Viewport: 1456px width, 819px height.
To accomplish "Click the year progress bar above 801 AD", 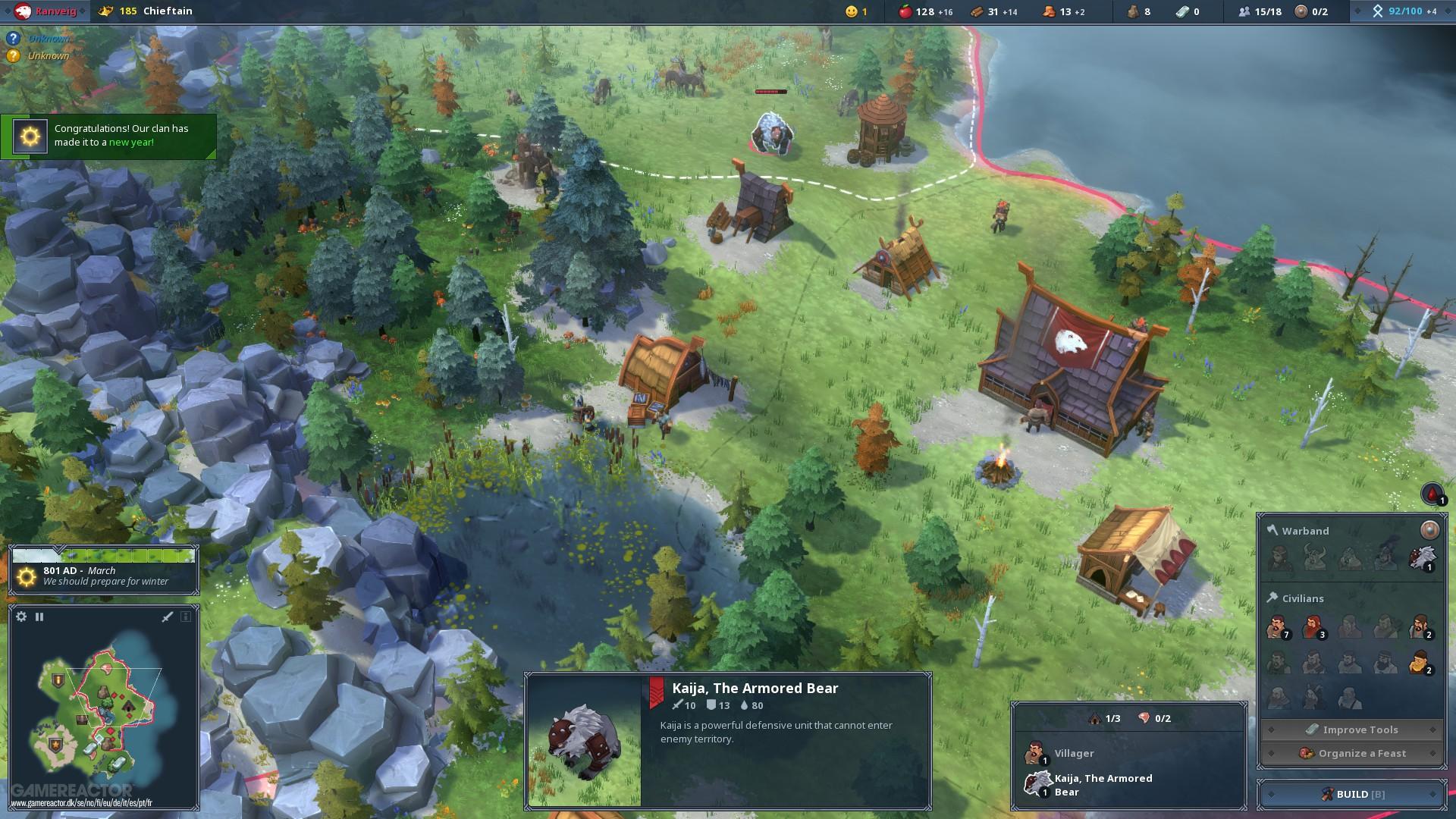I will coord(104,555).
